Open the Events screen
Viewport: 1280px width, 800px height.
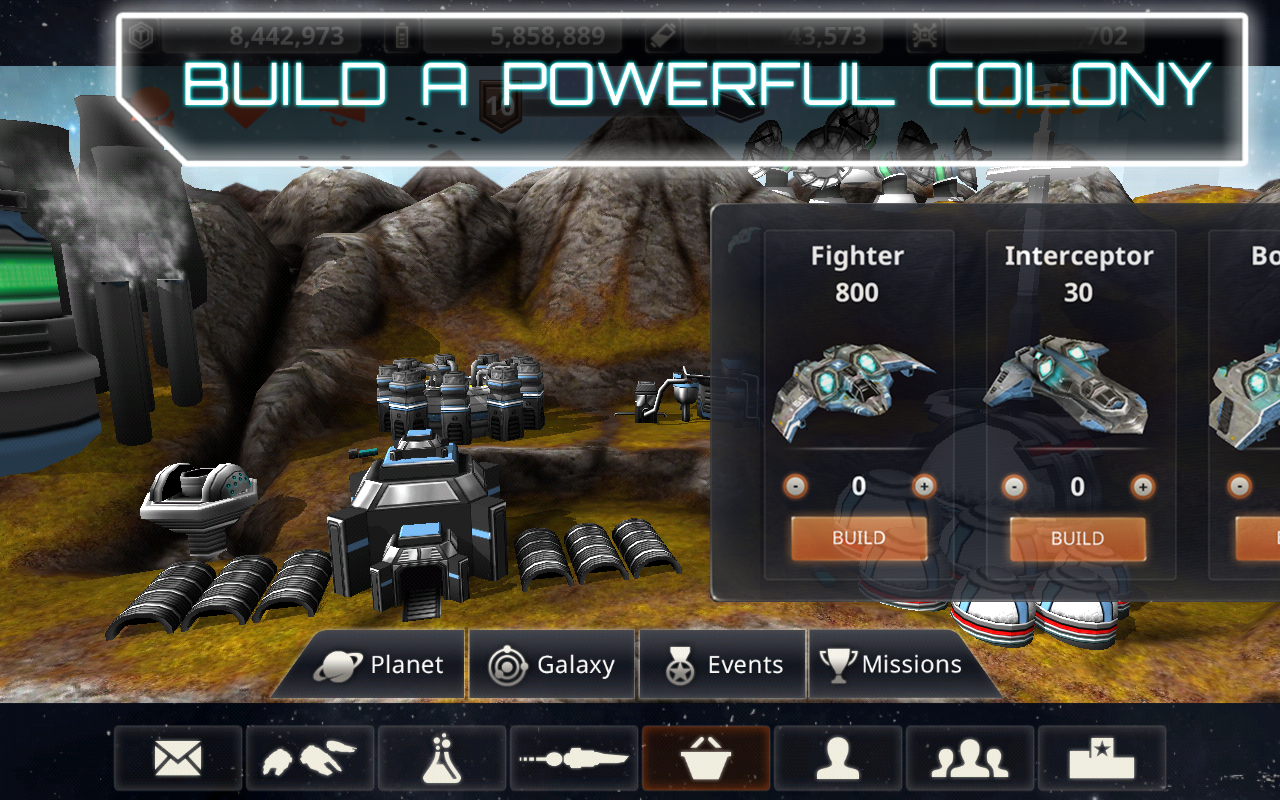coord(722,664)
